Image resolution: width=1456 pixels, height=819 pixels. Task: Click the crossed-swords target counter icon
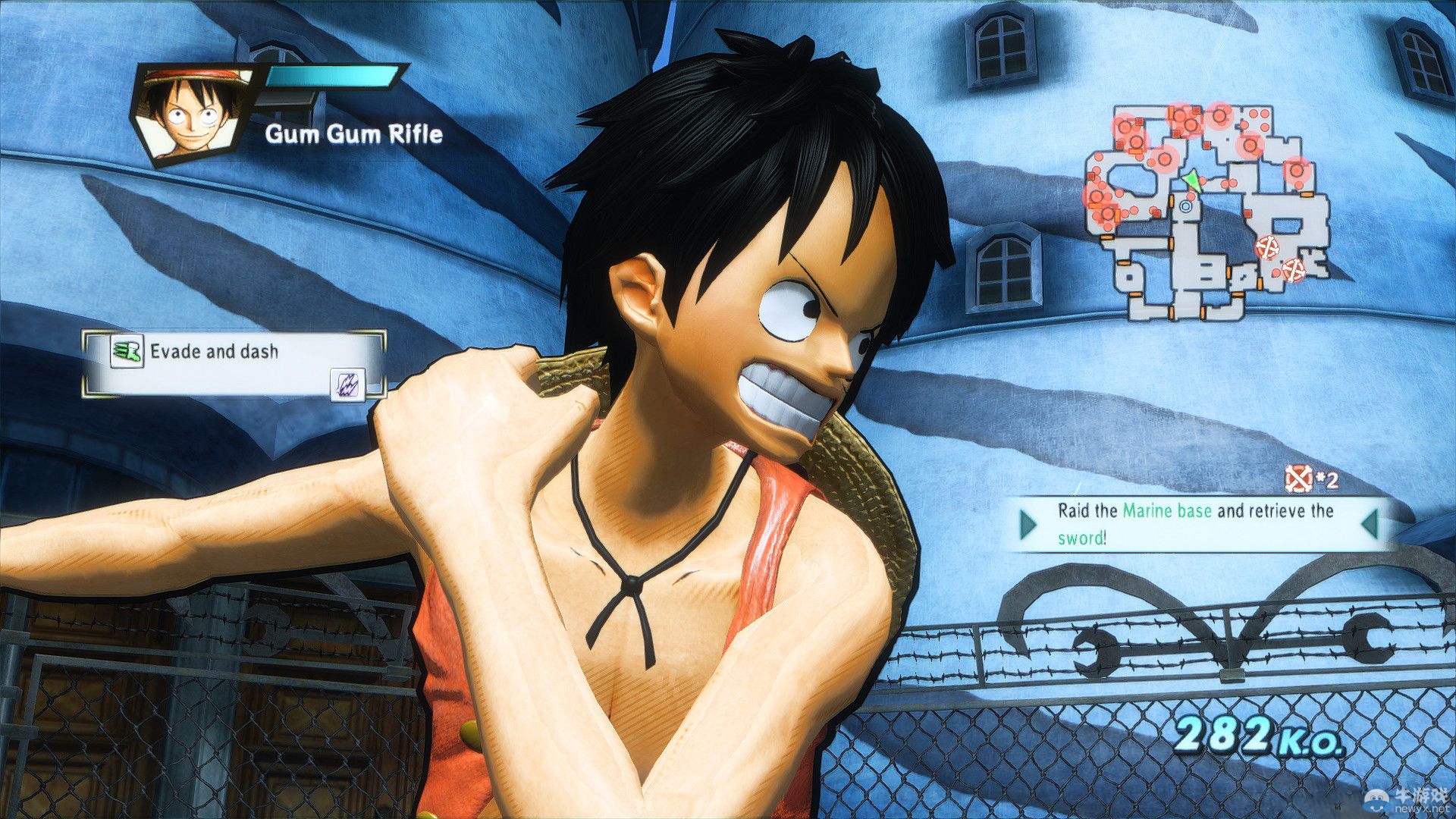(x=1298, y=479)
